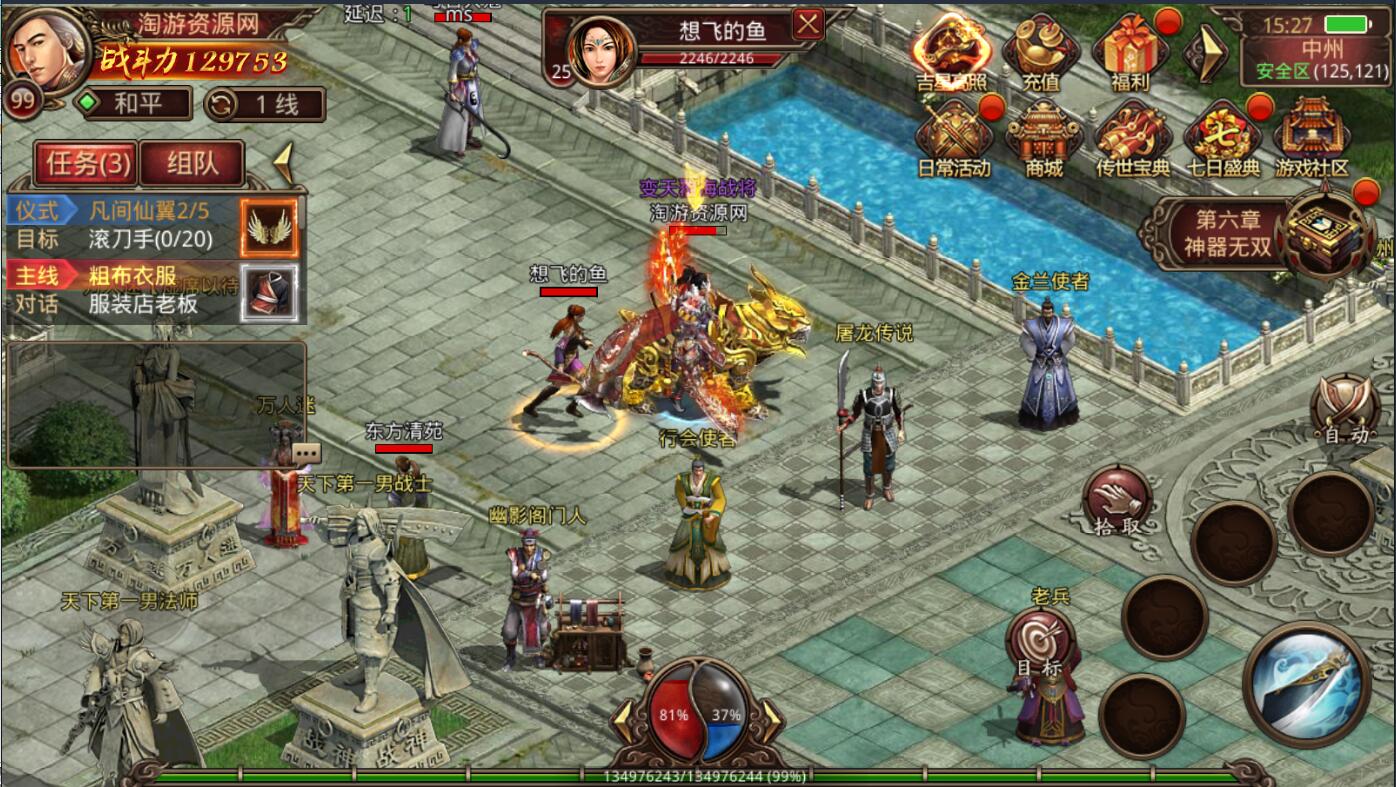Open the 传世宝典 guide
Viewport: 1396px width, 787px height.
pyautogui.click(x=1132, y=139)
